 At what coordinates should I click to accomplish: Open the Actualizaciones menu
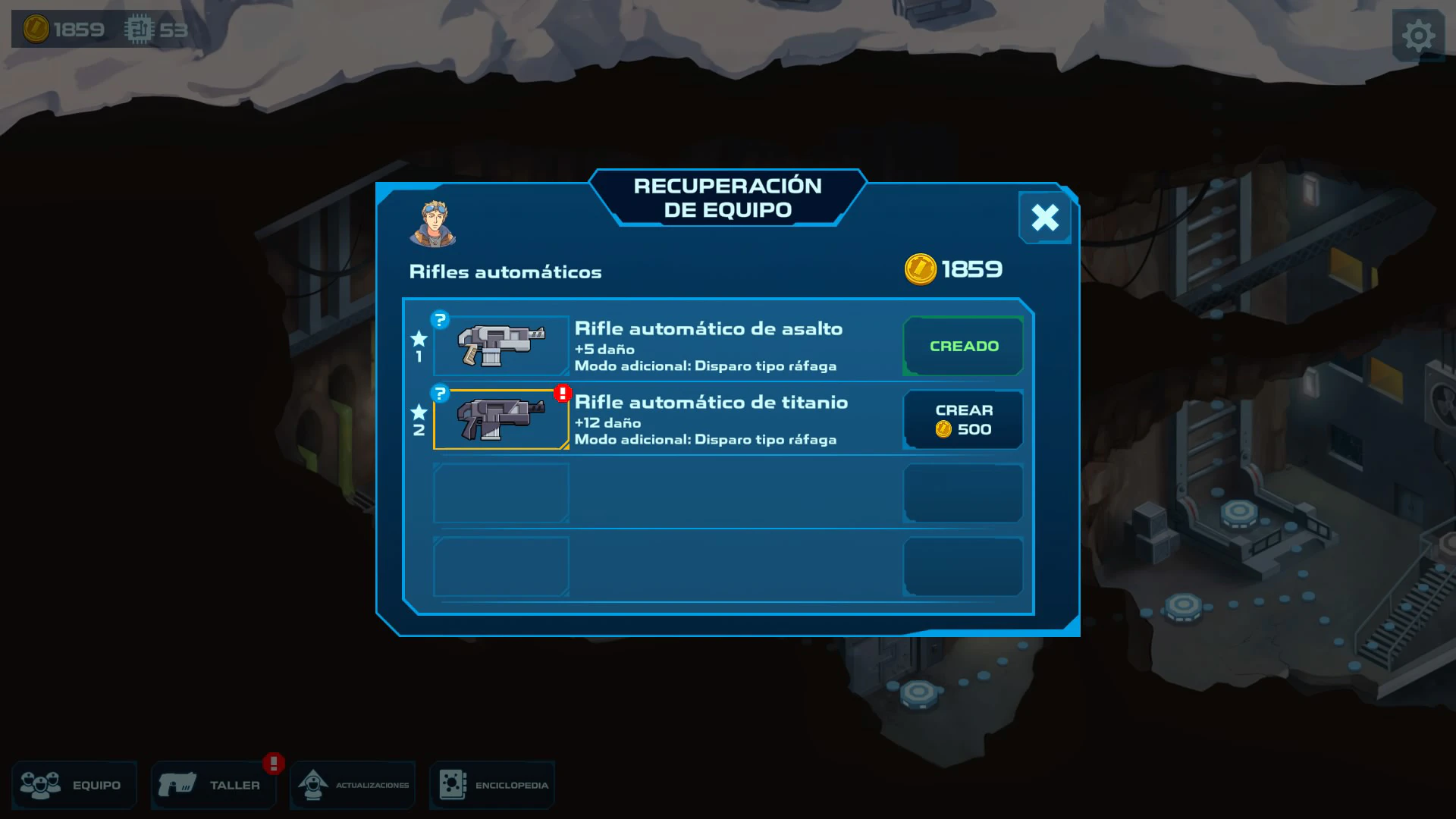[x=353, y=785]
